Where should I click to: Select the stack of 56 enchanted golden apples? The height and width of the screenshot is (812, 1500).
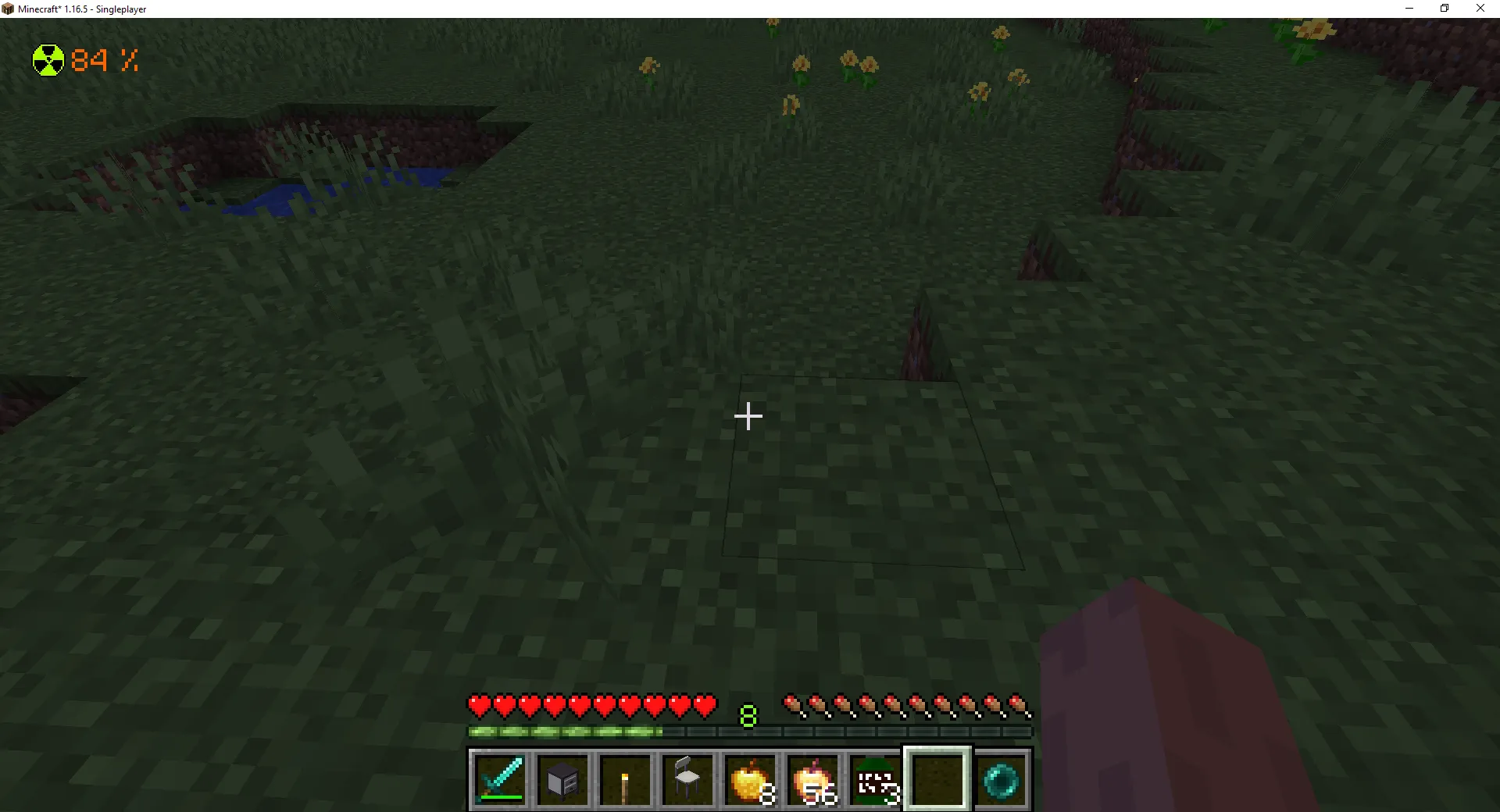point(813,778)
